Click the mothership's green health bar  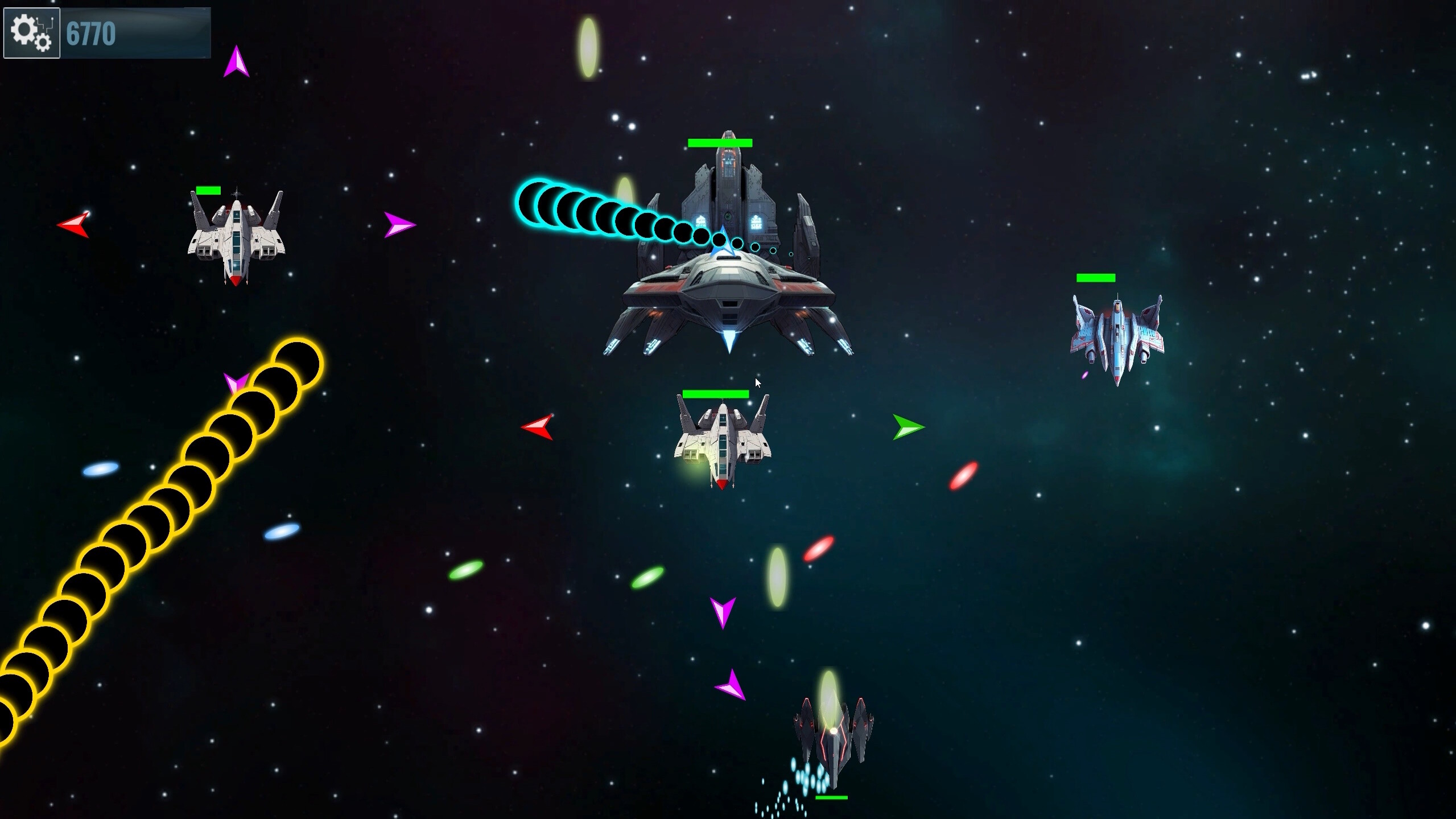click(719, 143)
